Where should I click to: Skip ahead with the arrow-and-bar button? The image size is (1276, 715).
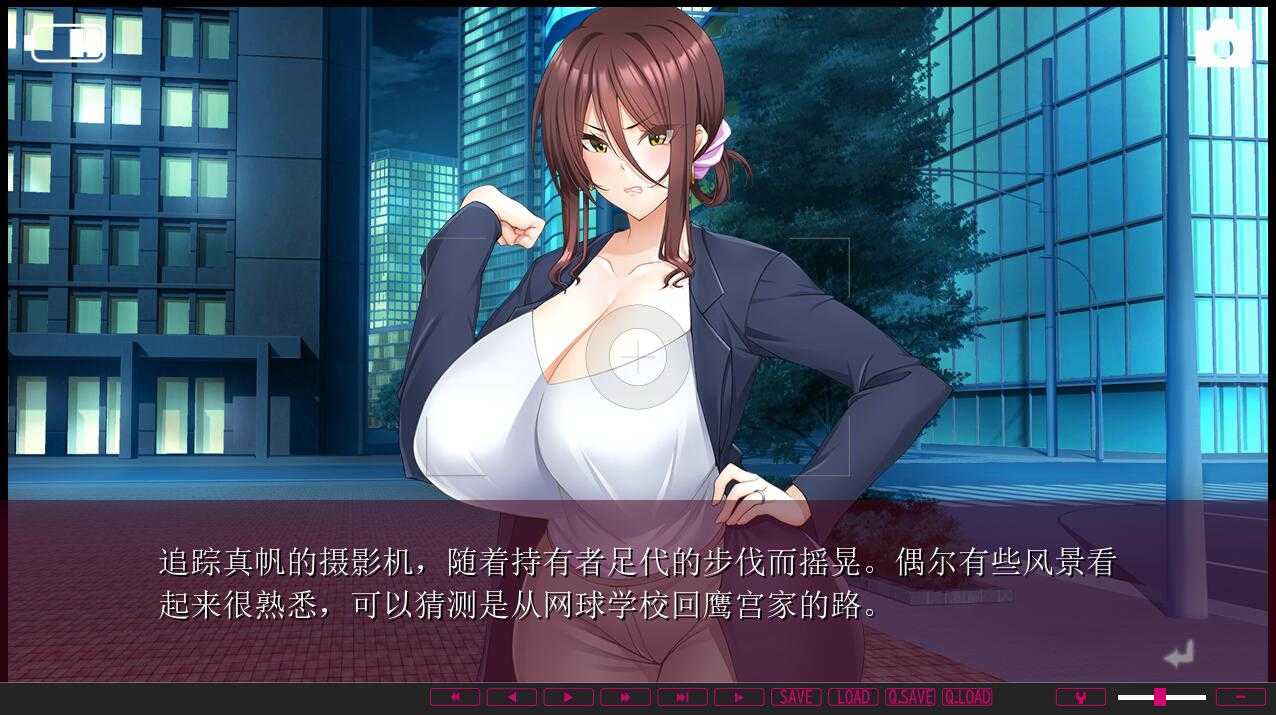(x=682, y=697)
